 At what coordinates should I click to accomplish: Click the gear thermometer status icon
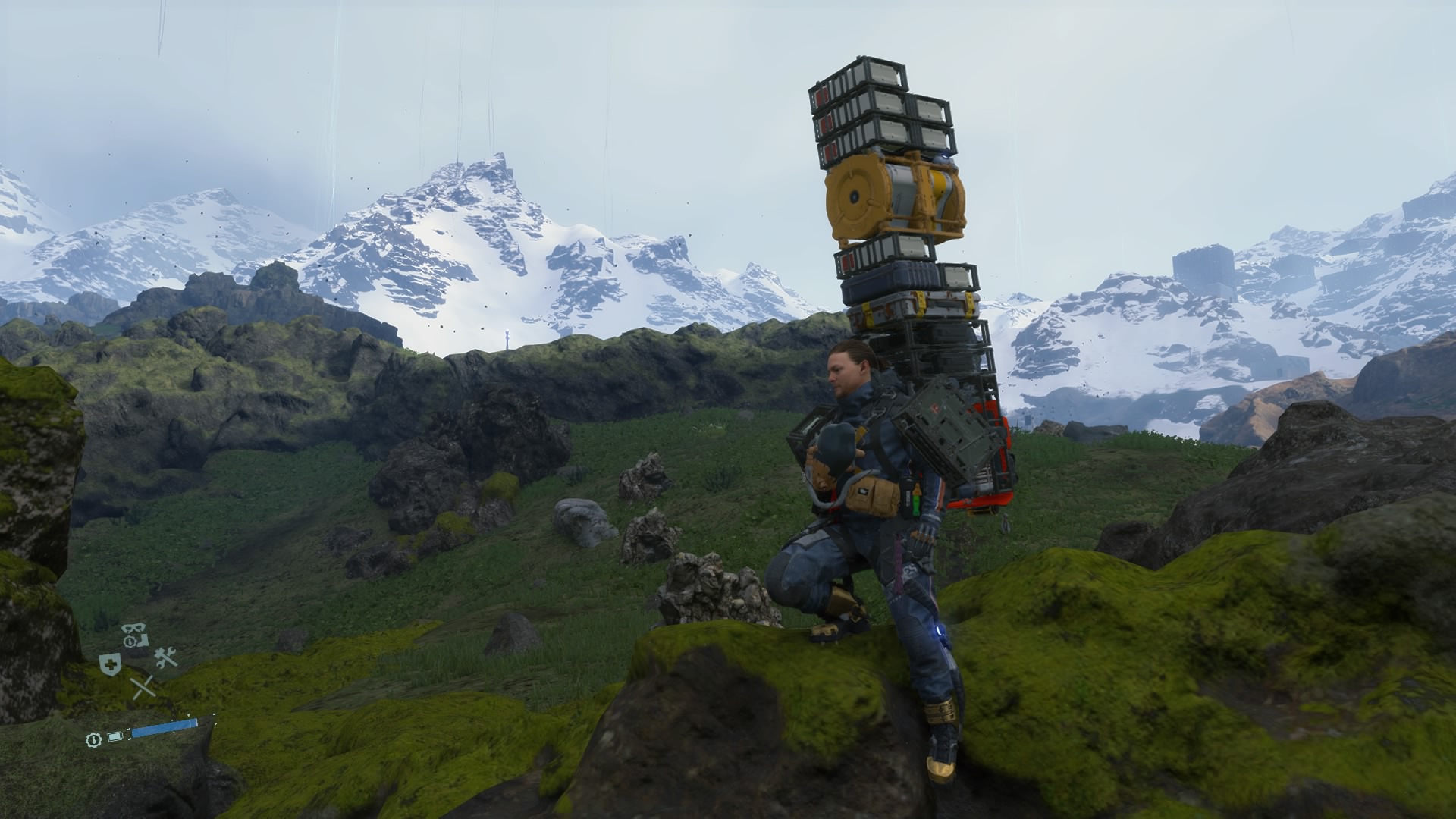click(x=94, y=739)
